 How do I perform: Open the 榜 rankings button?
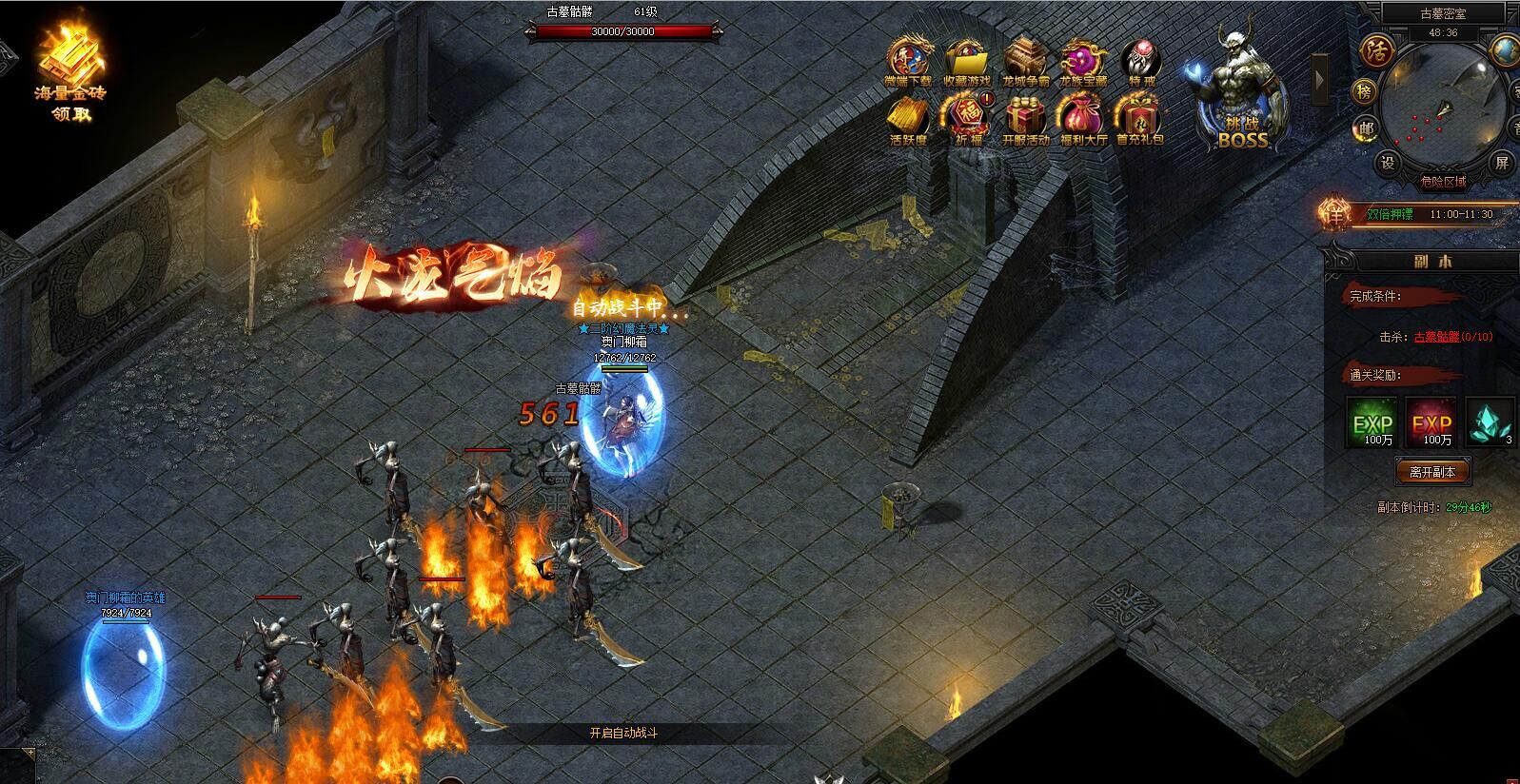1365,91
